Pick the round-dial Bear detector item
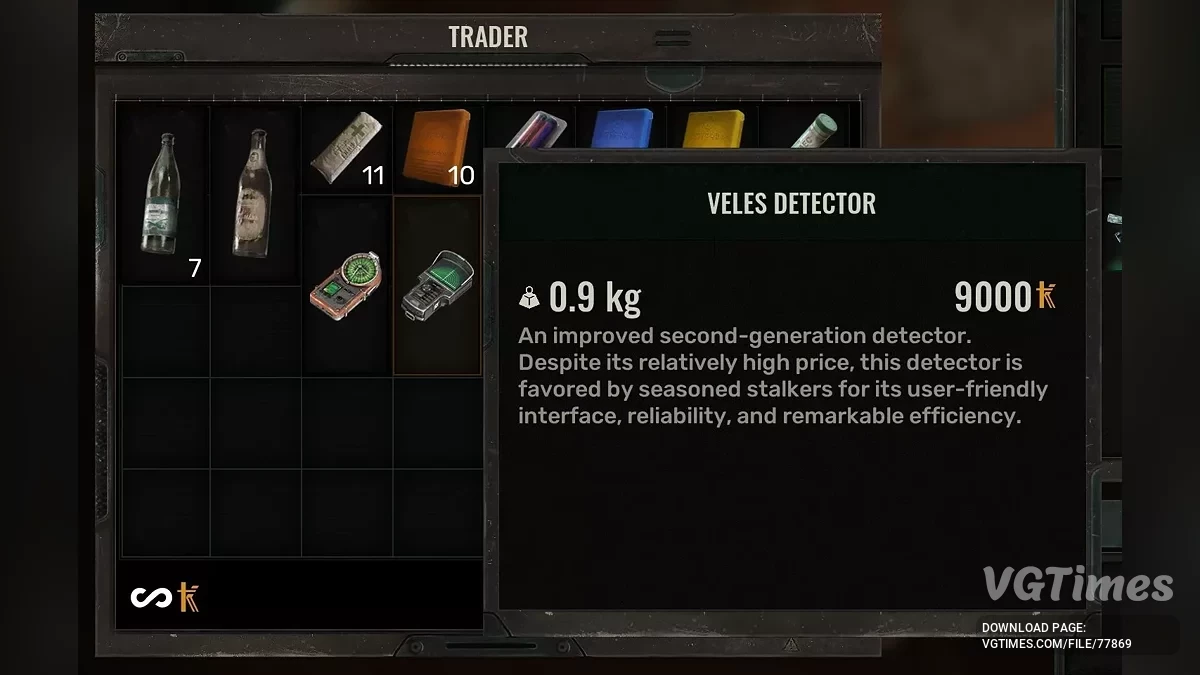The height and width of the screenshot is (675, 1200). (346, 285)
